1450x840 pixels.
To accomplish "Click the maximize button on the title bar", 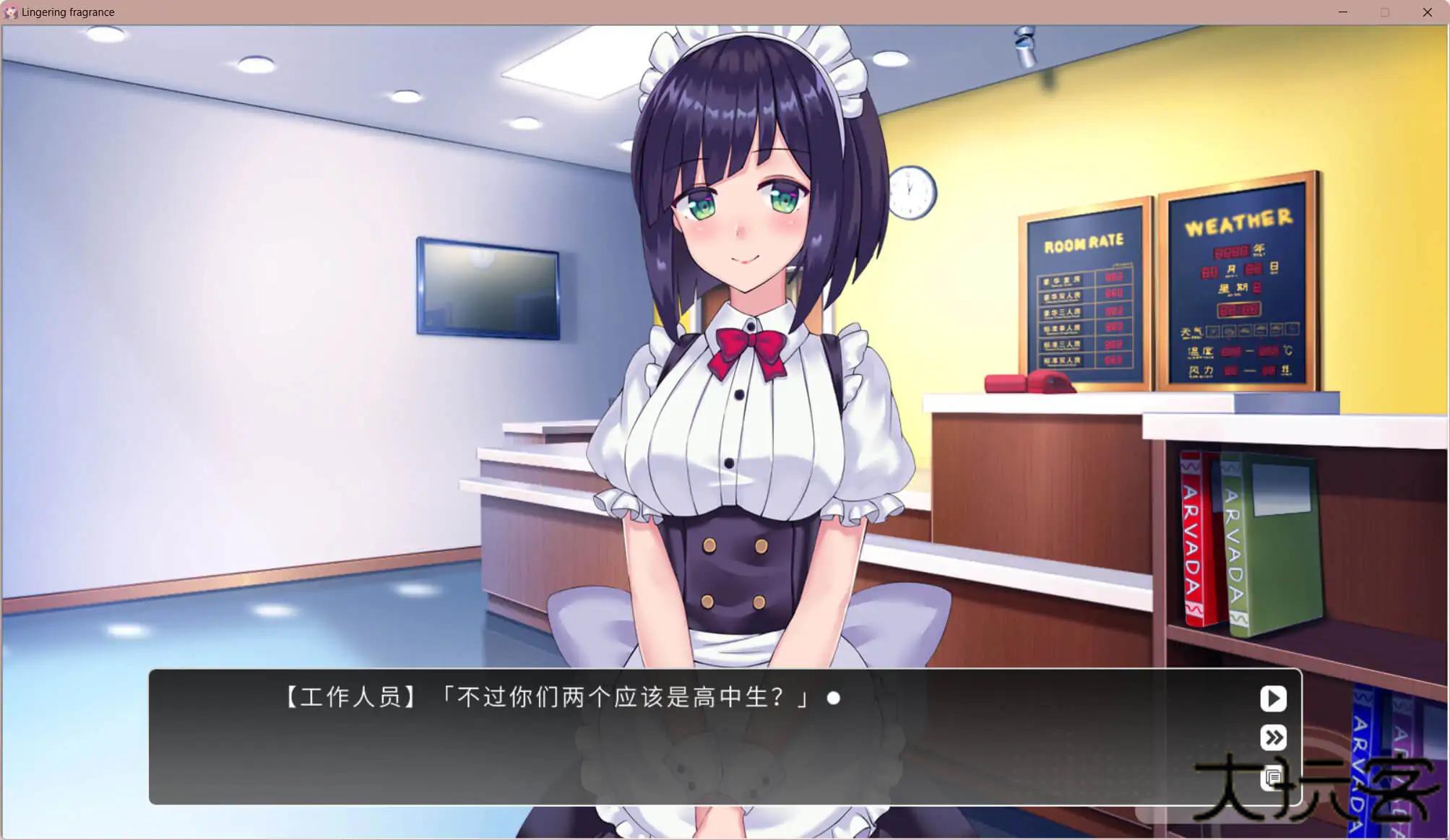I will click(x=1385, y=12).
